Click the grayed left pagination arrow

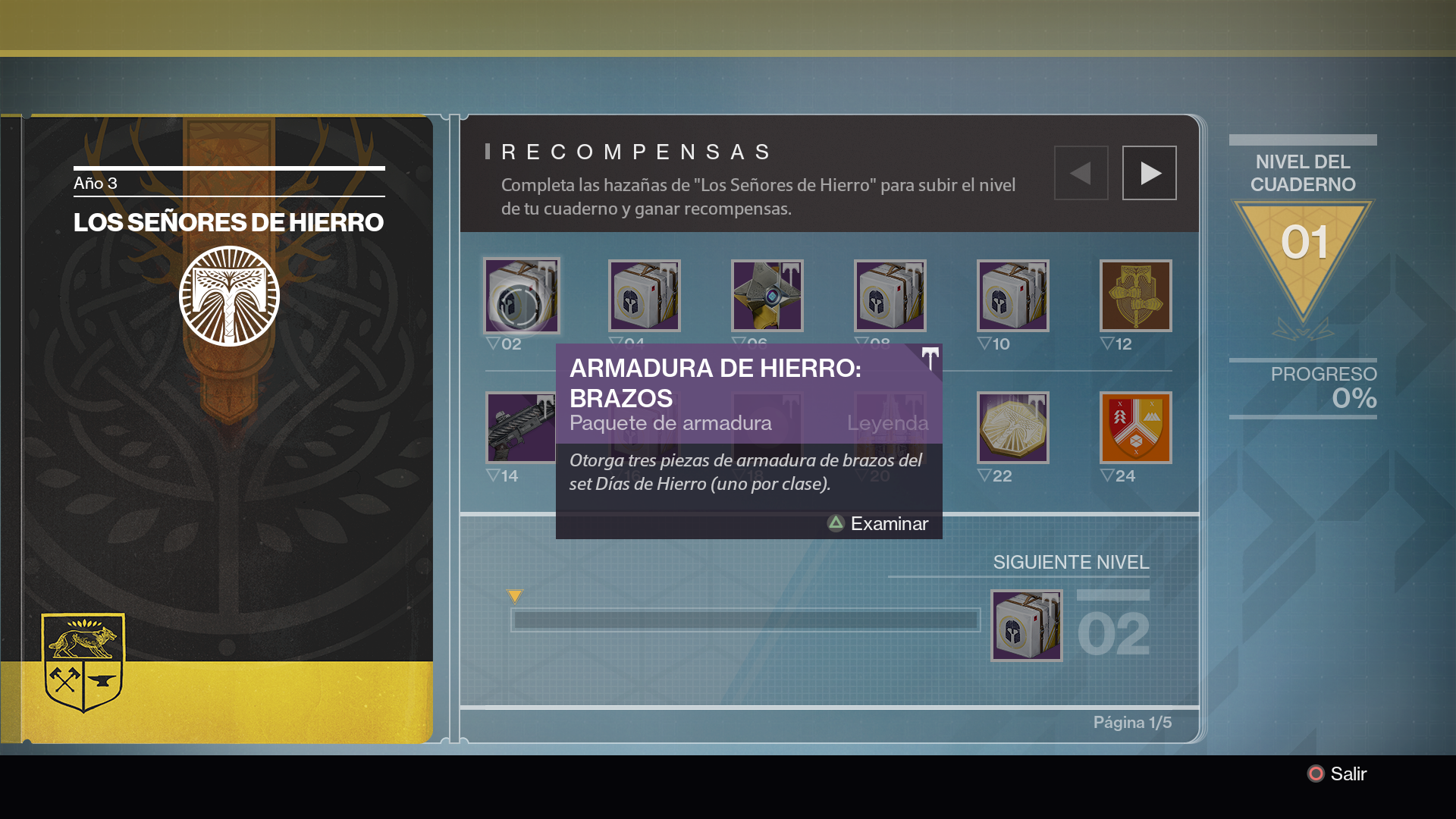pyautogui.click(x=1081, y=172)
